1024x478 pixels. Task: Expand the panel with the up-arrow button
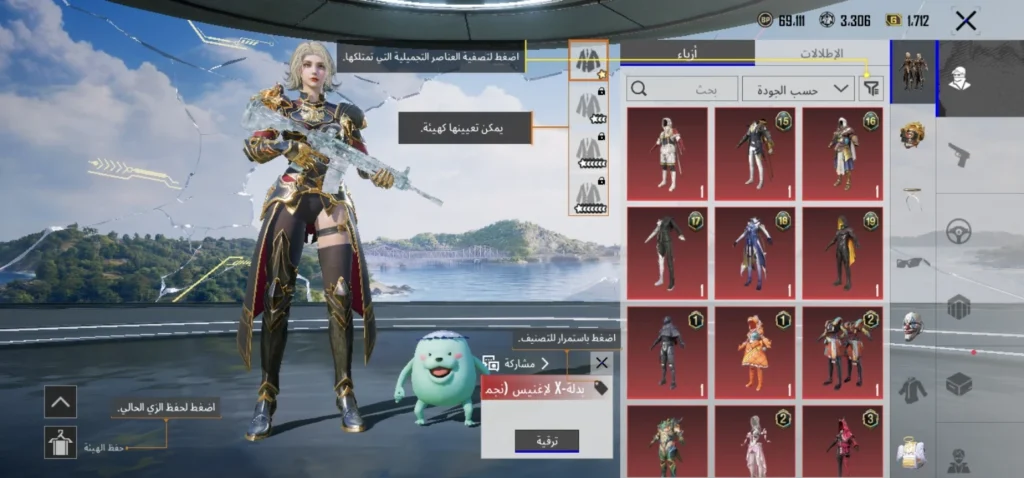(60, 402)
